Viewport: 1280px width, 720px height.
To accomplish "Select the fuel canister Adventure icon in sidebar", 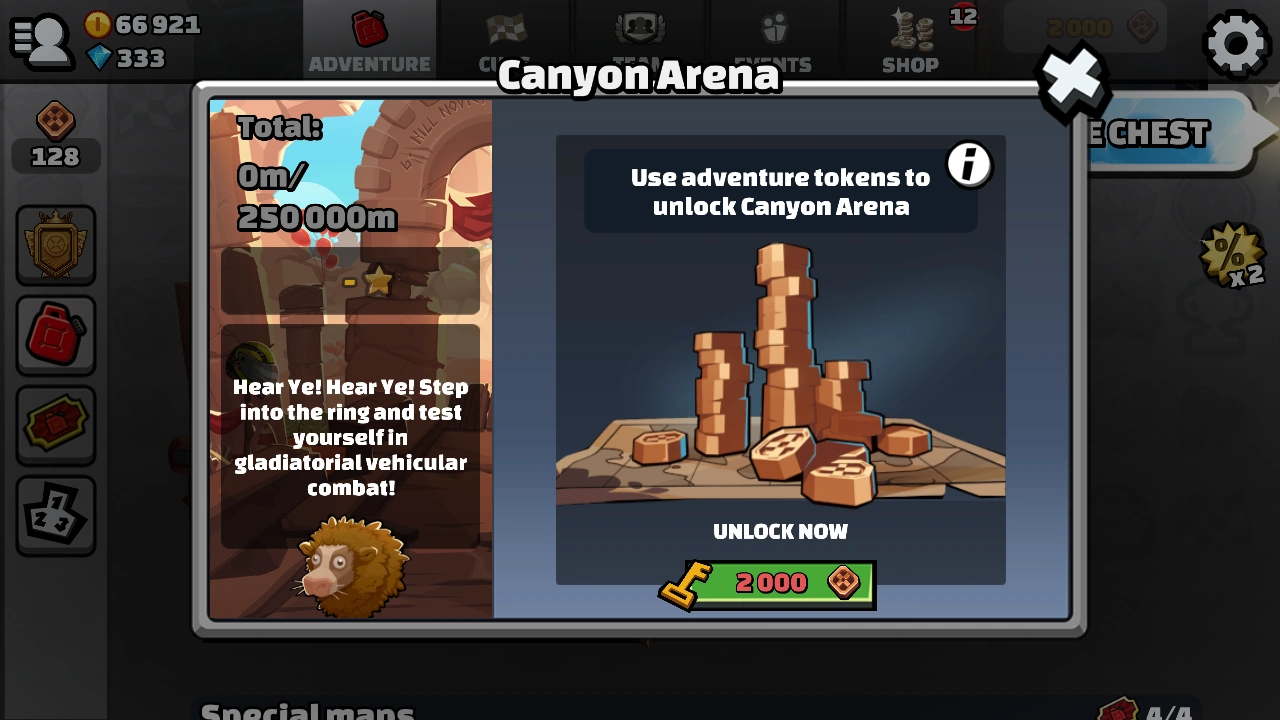I will point(56,333).
